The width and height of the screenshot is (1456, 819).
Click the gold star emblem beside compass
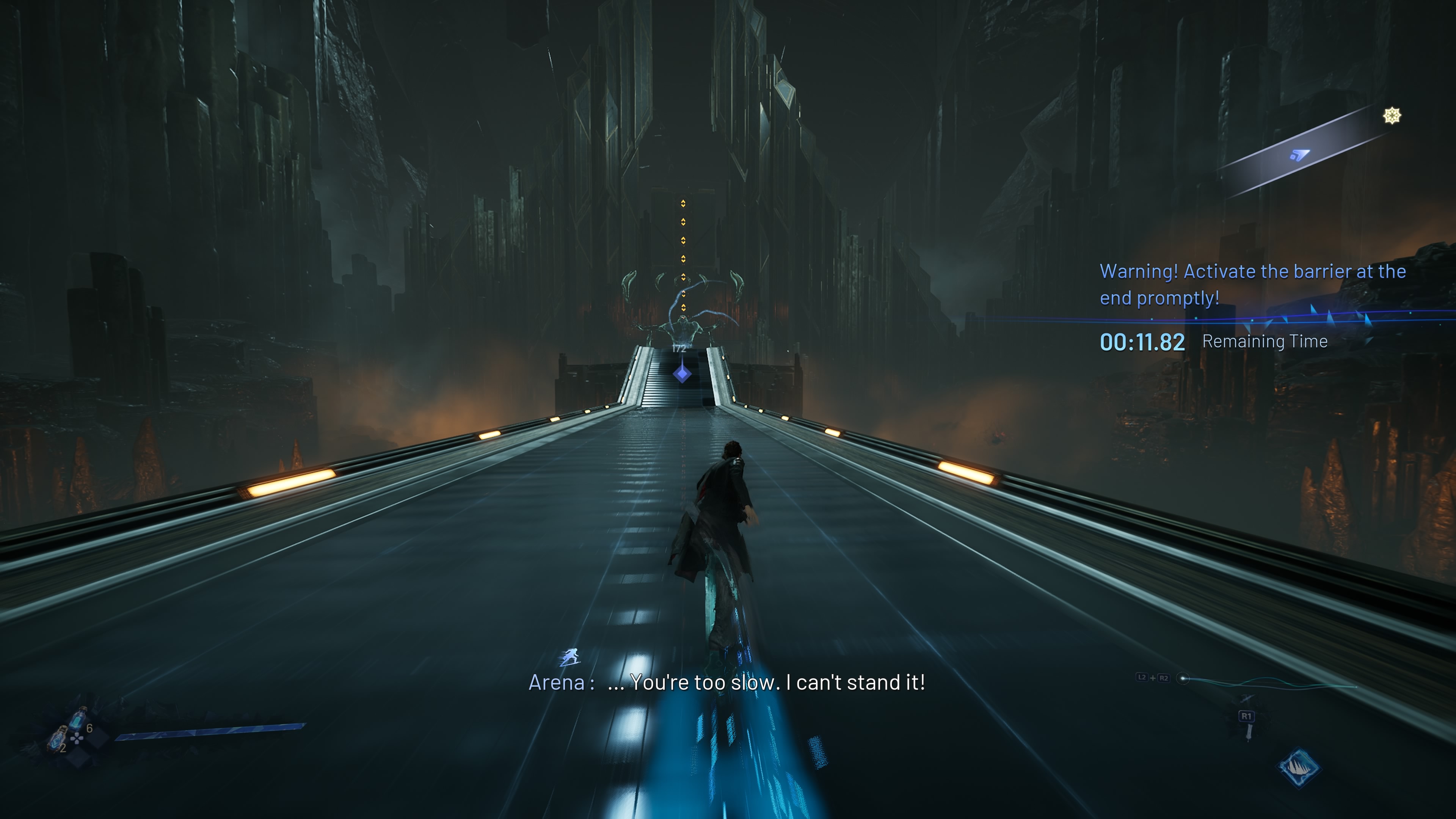[1392, 116]
